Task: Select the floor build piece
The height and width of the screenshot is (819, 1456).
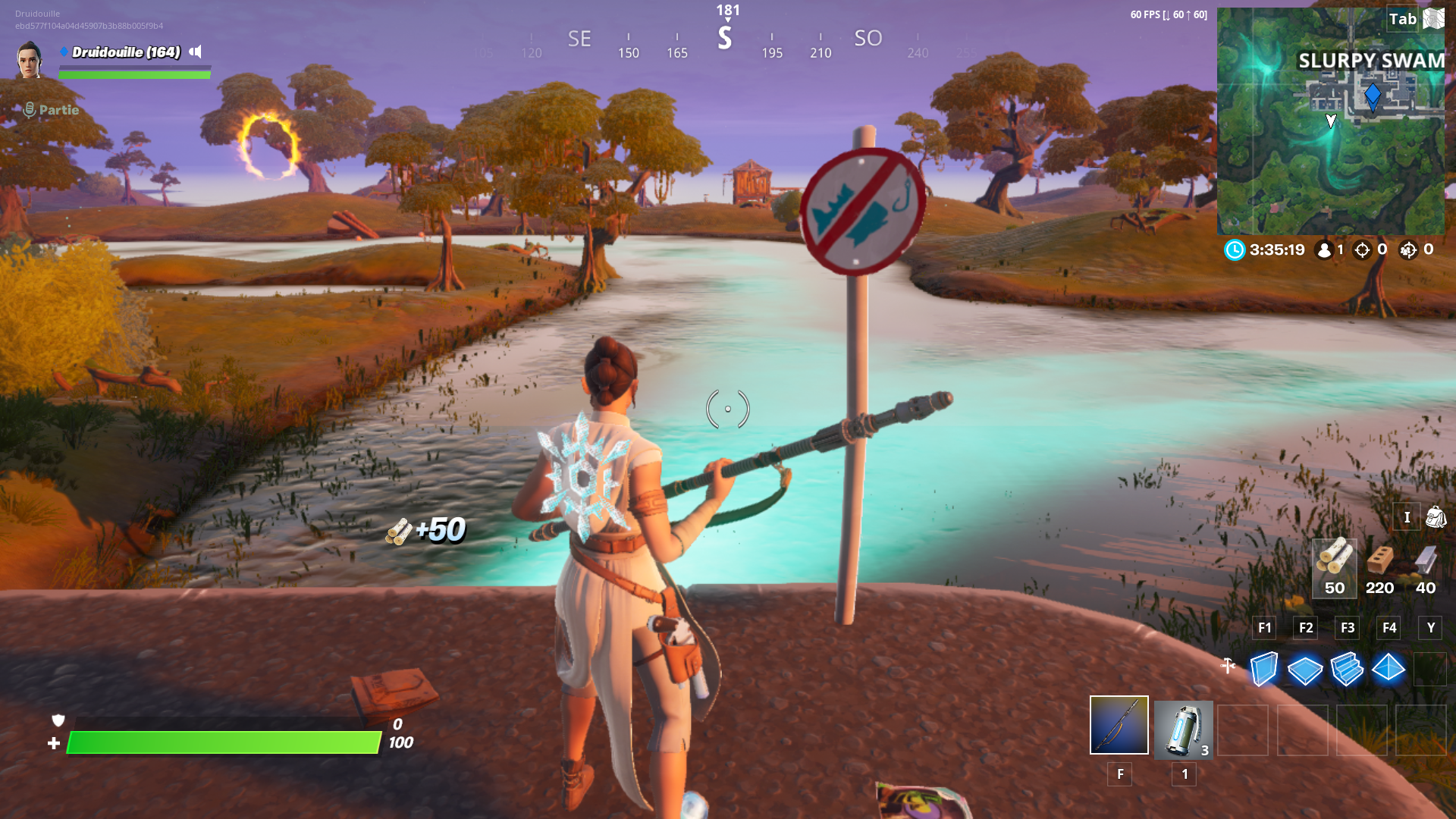Action: (x=1305, y=669)
